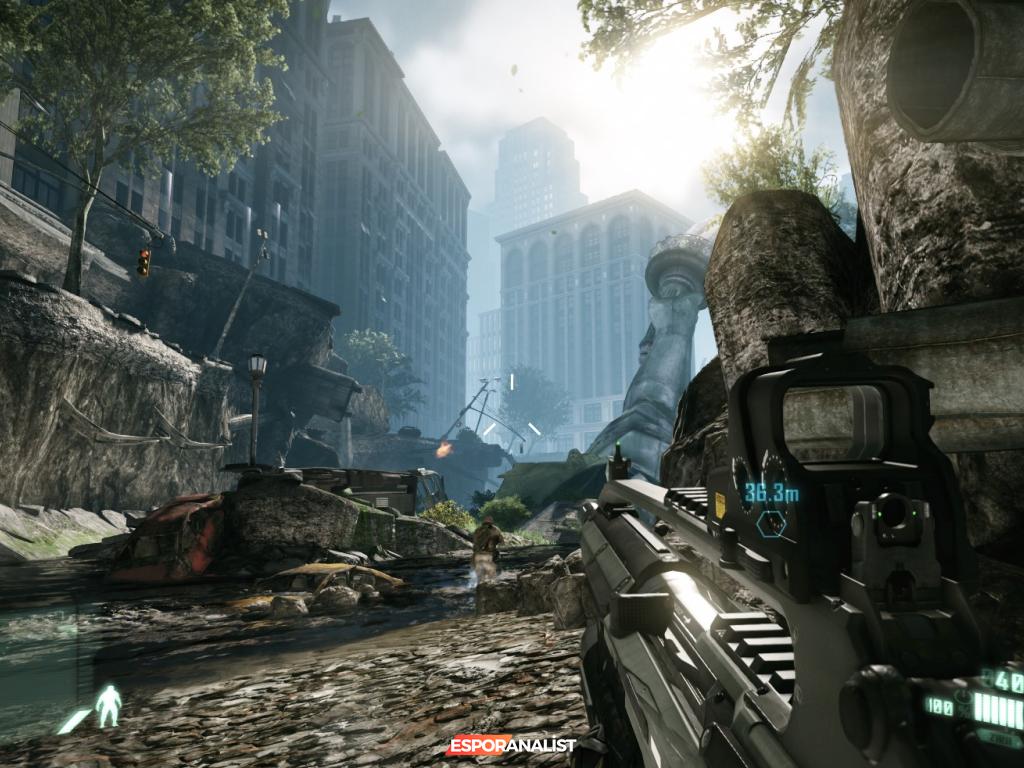Open the ESPORANALIST watermark logo

tap(512, 745)
